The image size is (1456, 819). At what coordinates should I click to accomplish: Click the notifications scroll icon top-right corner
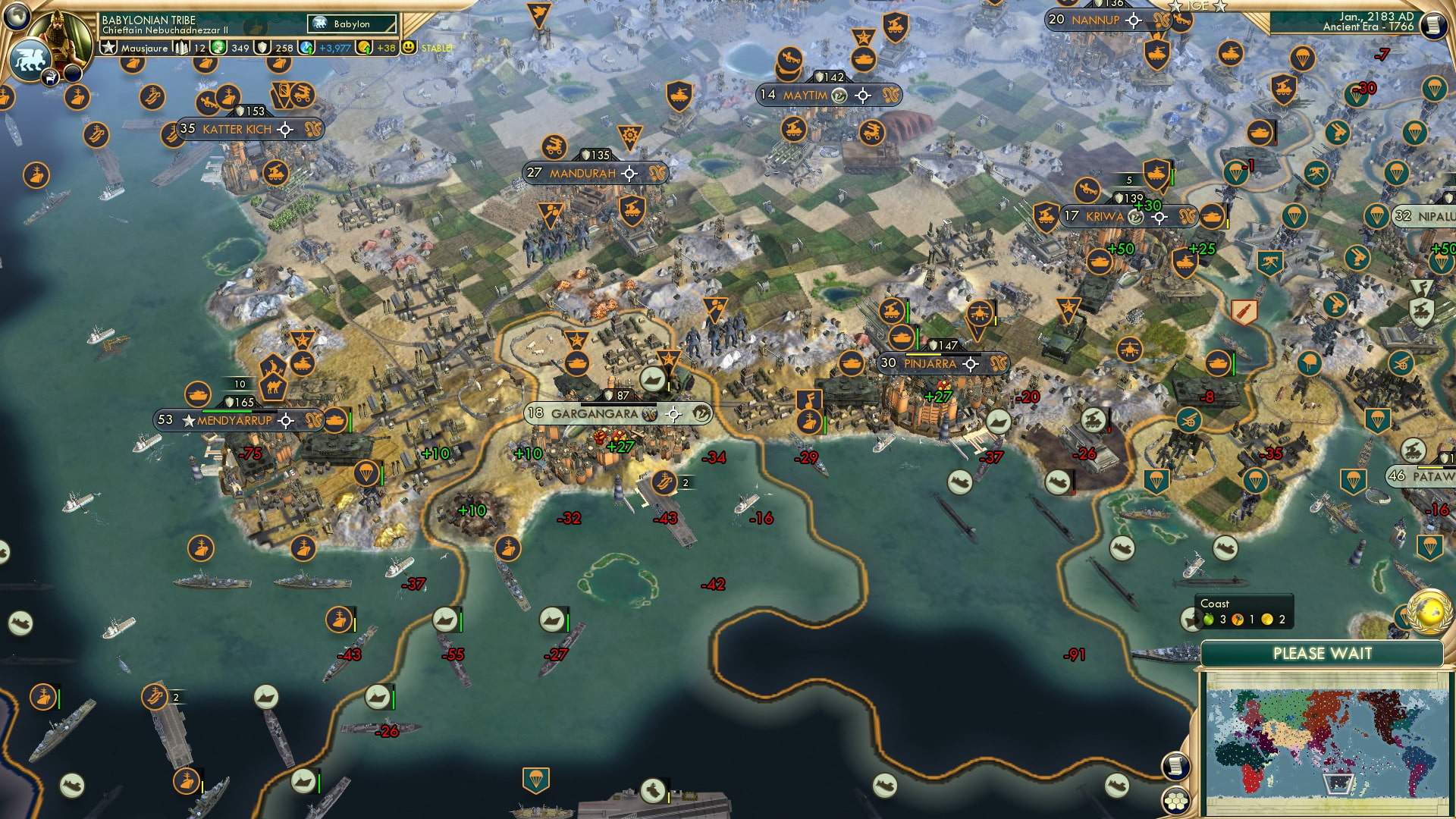point(1433,27)
